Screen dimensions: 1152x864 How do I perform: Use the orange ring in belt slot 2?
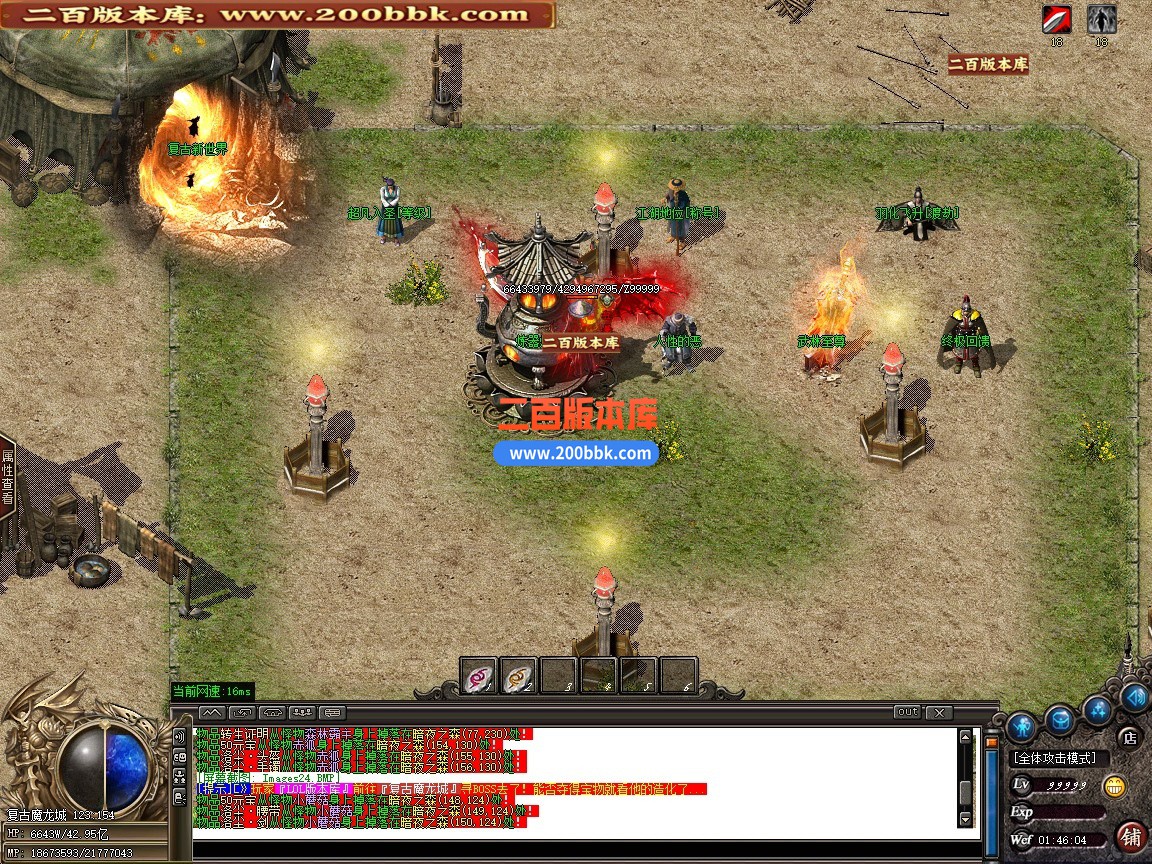pos(519,677)
